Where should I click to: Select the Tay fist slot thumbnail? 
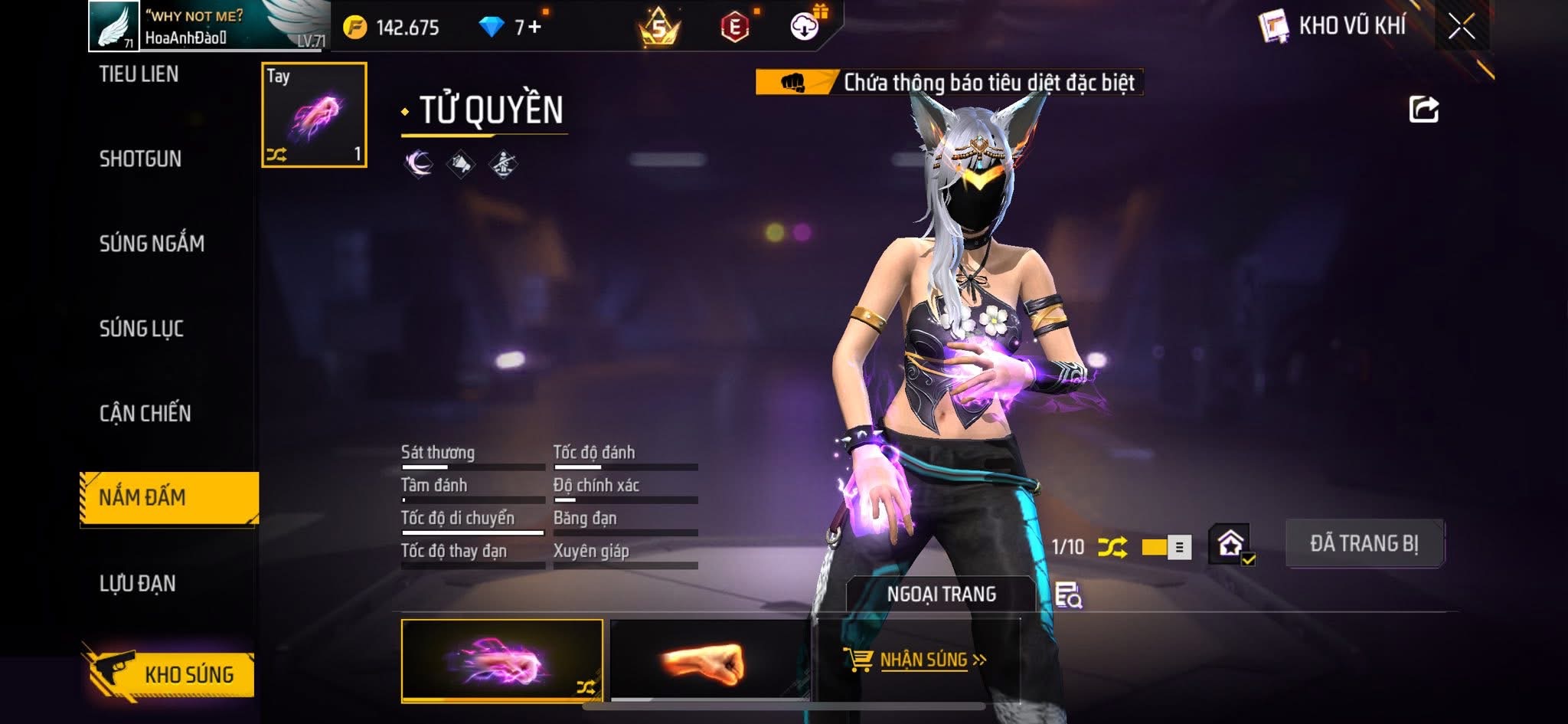pos(314,115)
